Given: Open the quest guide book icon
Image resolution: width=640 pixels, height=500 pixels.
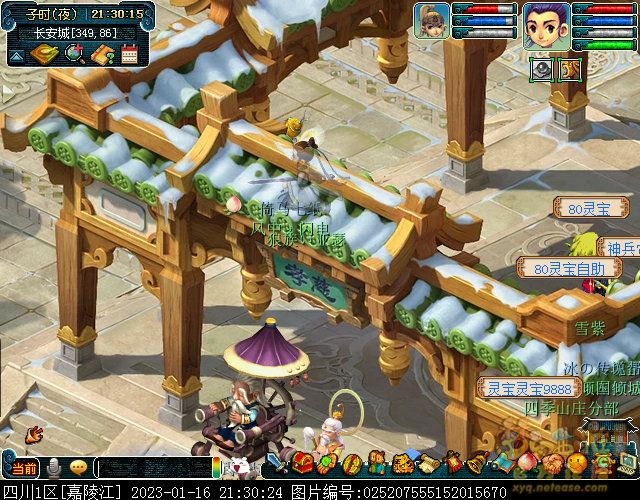Looking at the screenshot, I should 102,54.
